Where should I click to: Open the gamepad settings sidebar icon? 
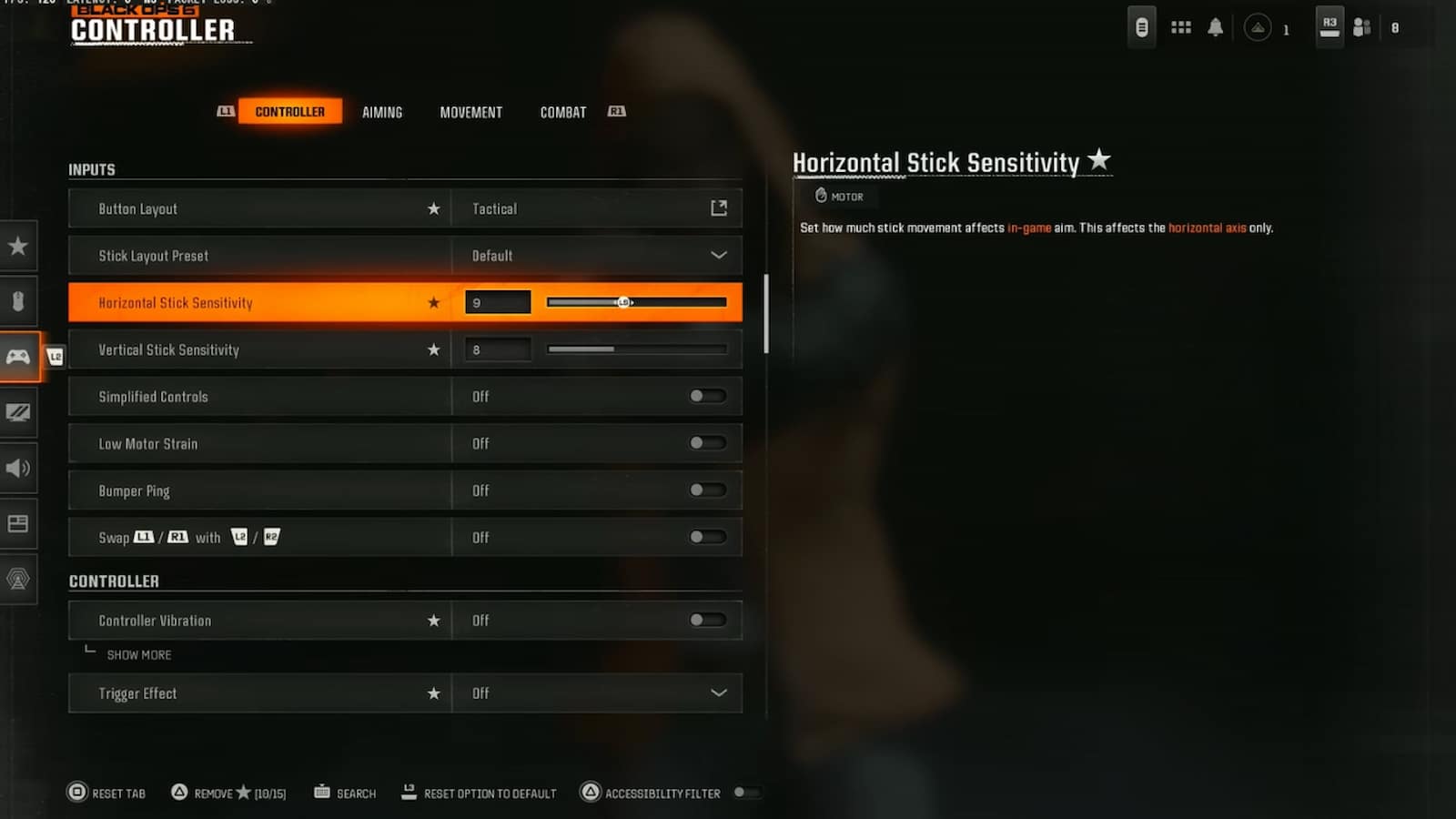point(18,357)
